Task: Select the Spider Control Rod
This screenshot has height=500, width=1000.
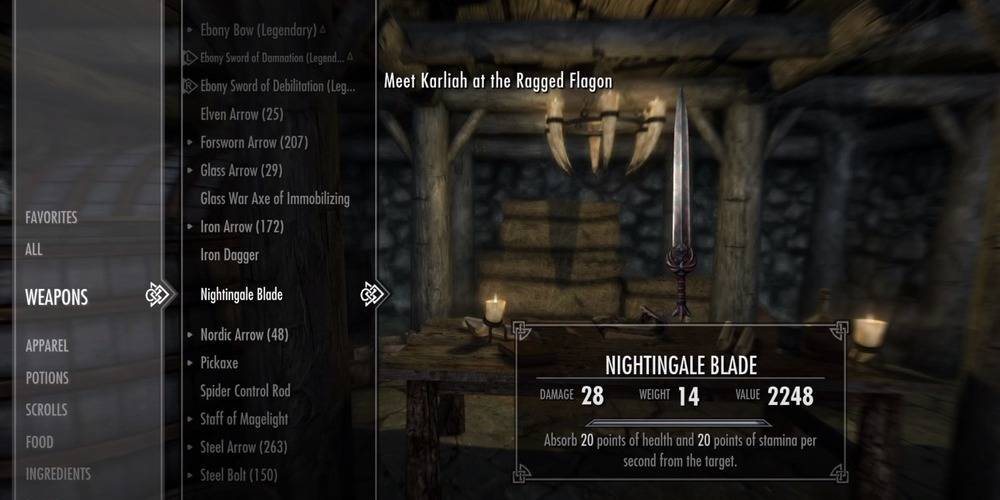Action: click(x=245, y=391)
